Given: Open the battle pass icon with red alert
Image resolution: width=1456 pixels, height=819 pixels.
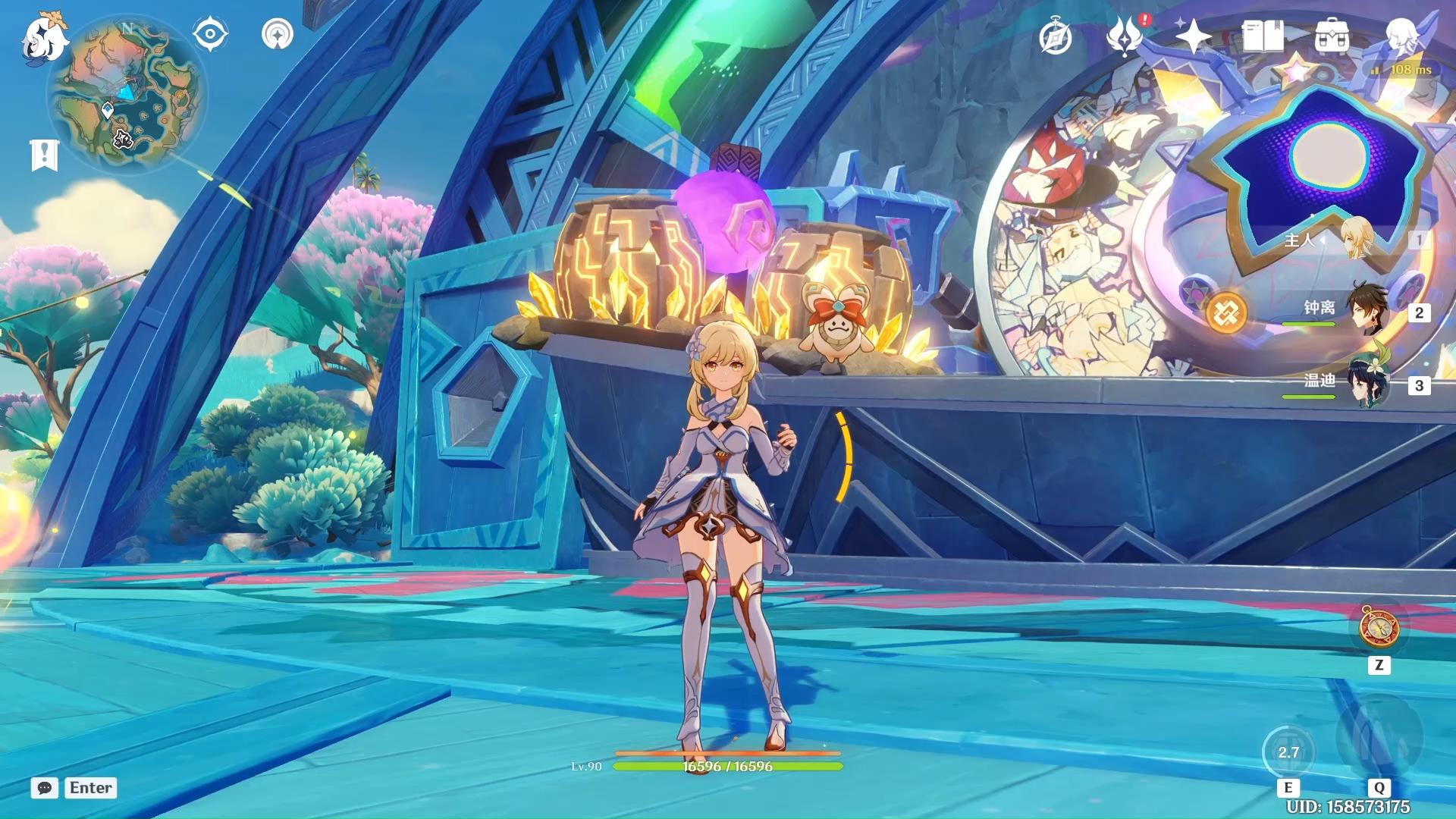Looking at the screenshot, I should click(x=1125, y=36).
